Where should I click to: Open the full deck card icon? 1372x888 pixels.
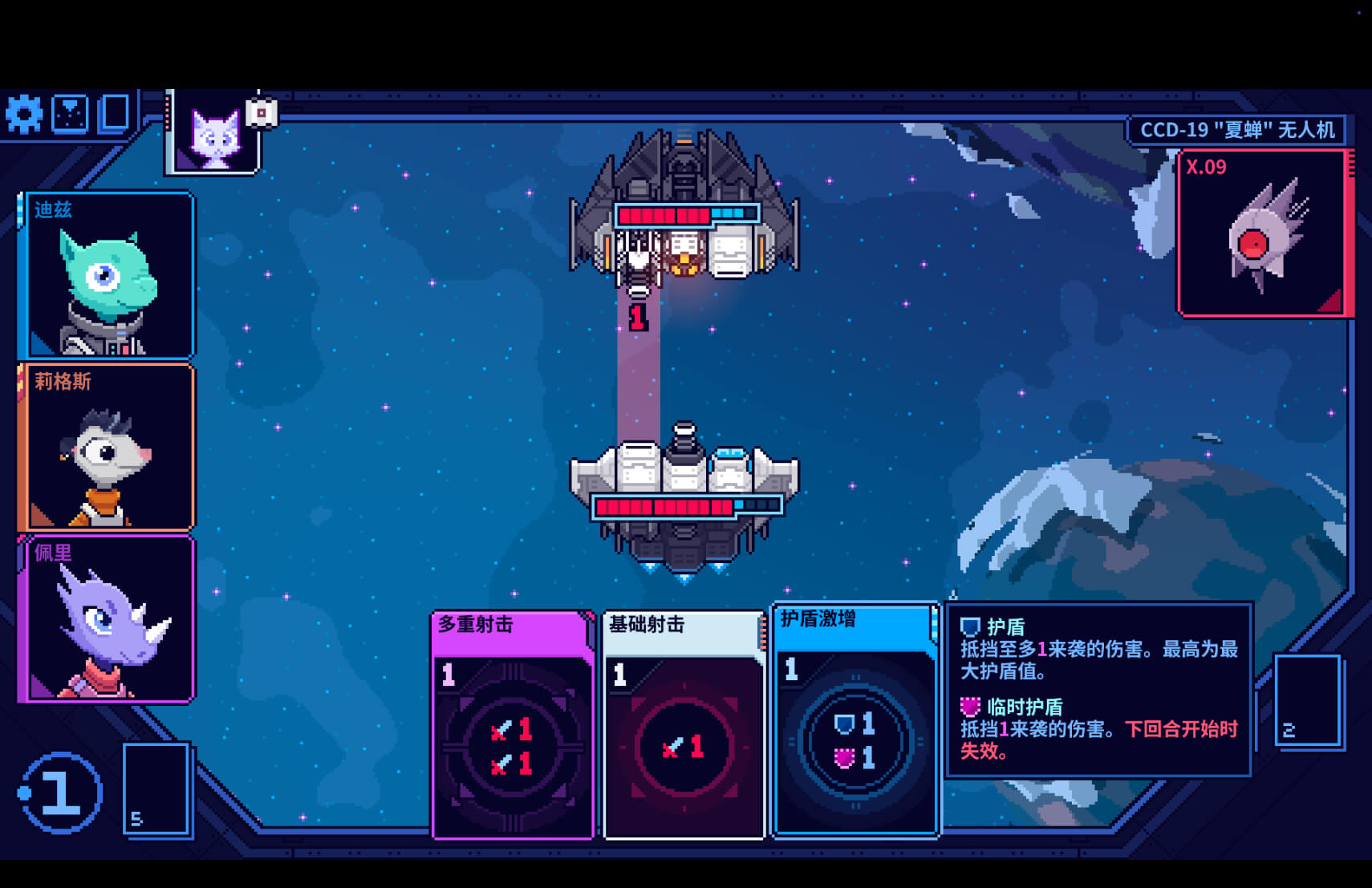coord(115,113)
